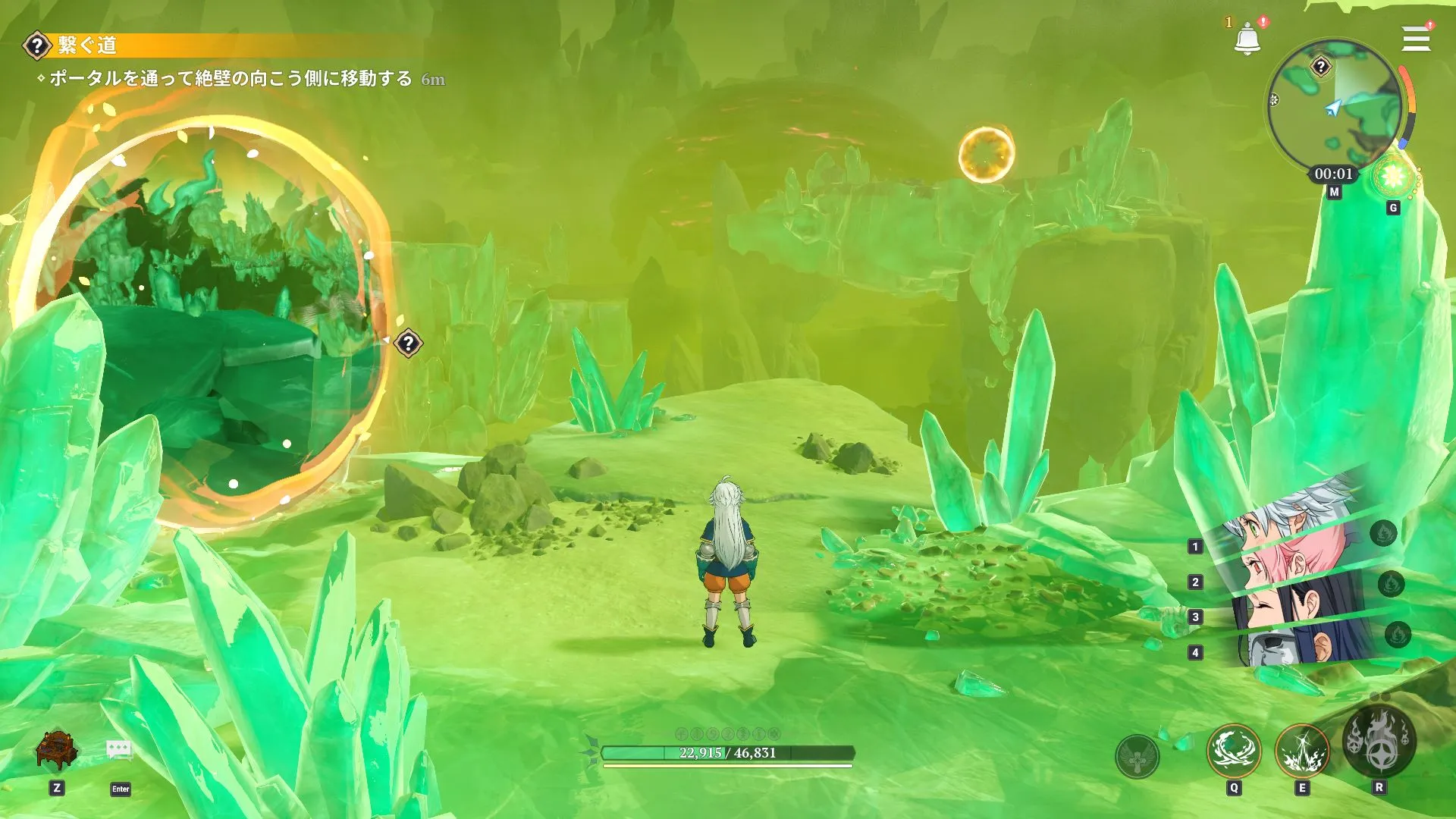Open the main menu via the hamburger icon
1456x819 pixels.
tap(1415, 39)
